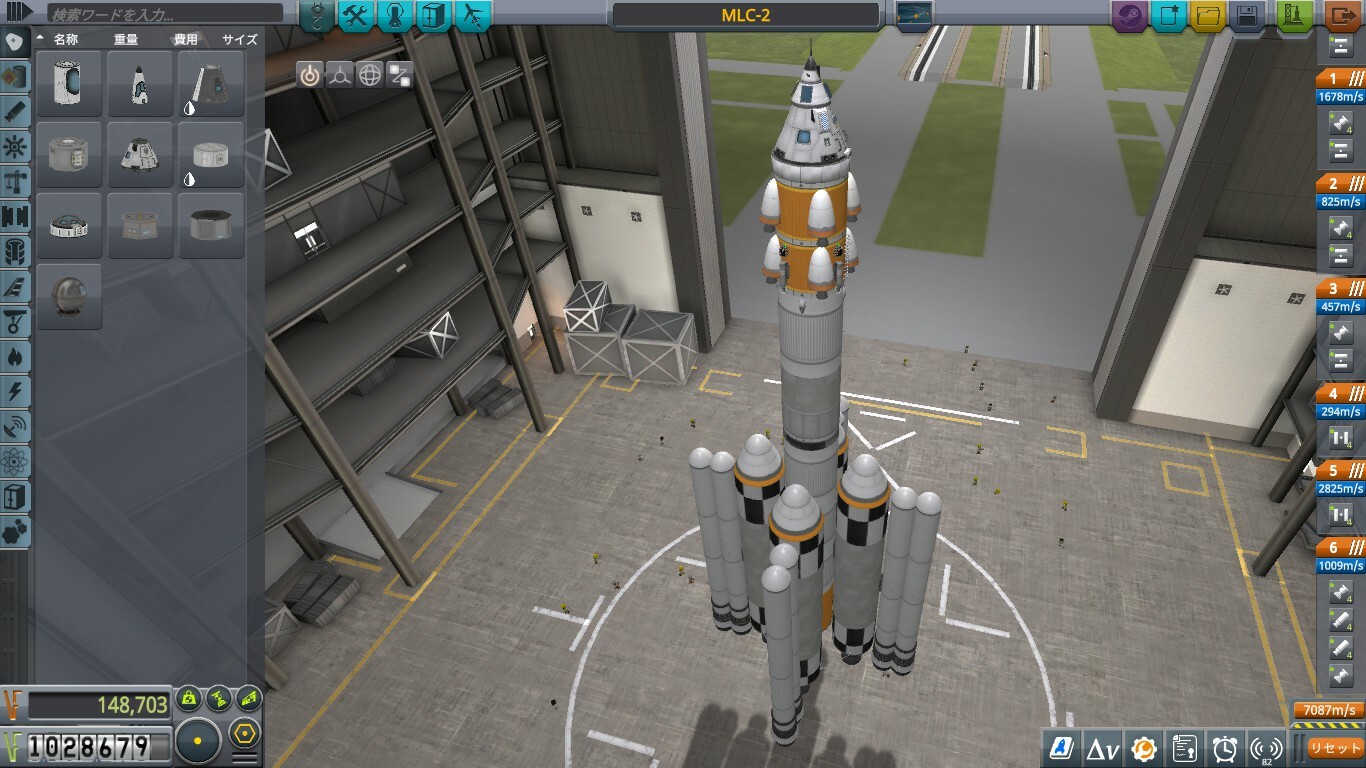The width and height of the screenshot is (1366, 768).
Task: Select stage 5 header in staging list
Action: [1340, 470]
